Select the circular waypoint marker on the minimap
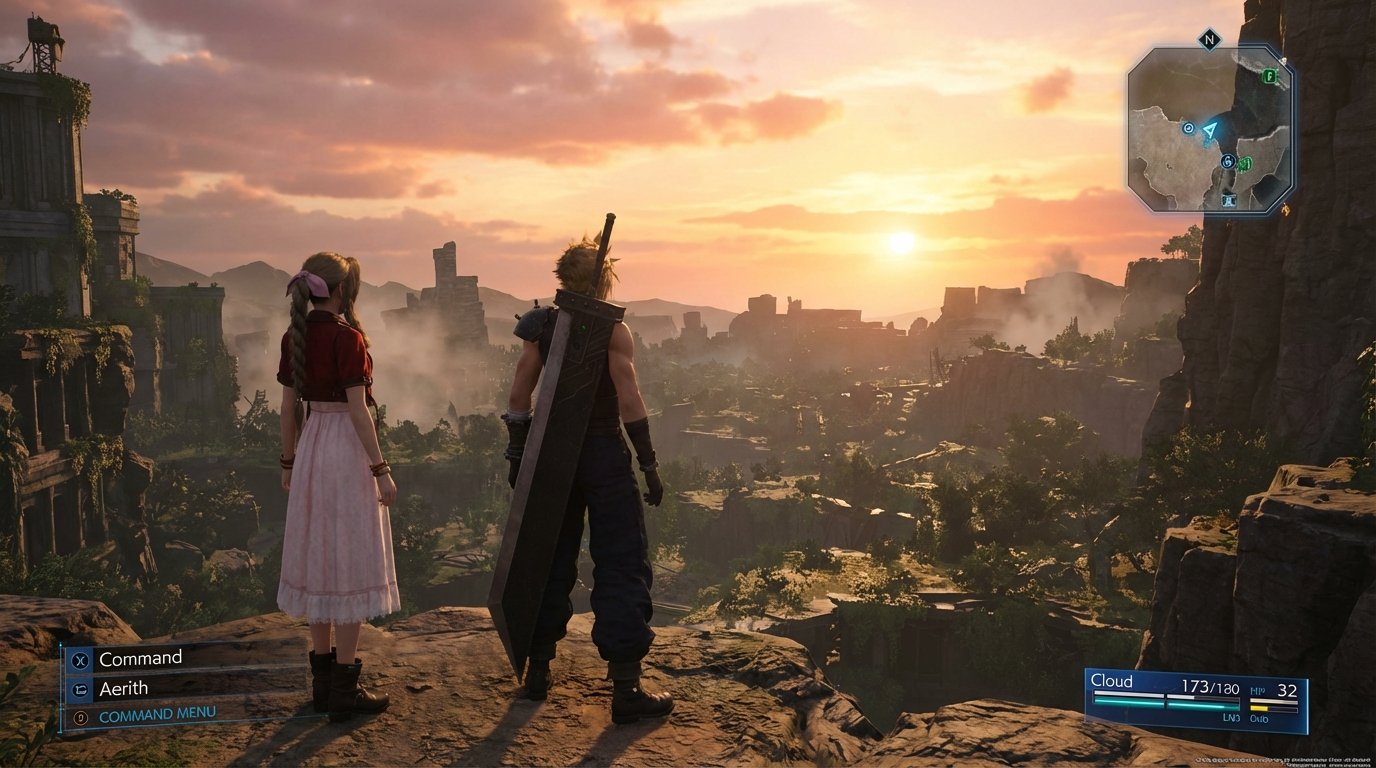This screenshot has height=768, width=1376. click(1188, 129)
